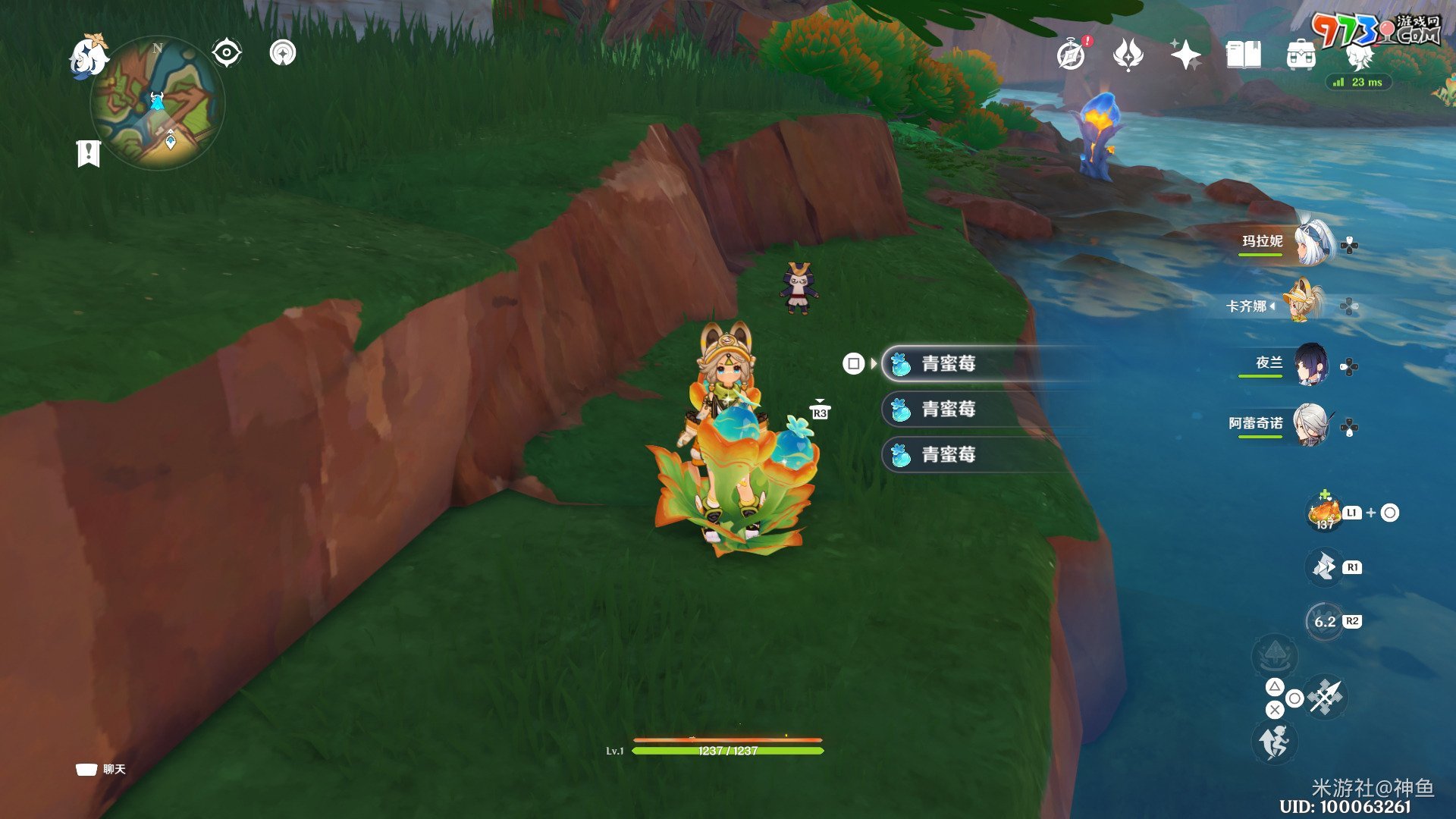Tap the spear normal attack icon
This screenshot has height=819, width=1456.
click(1326, 696)
